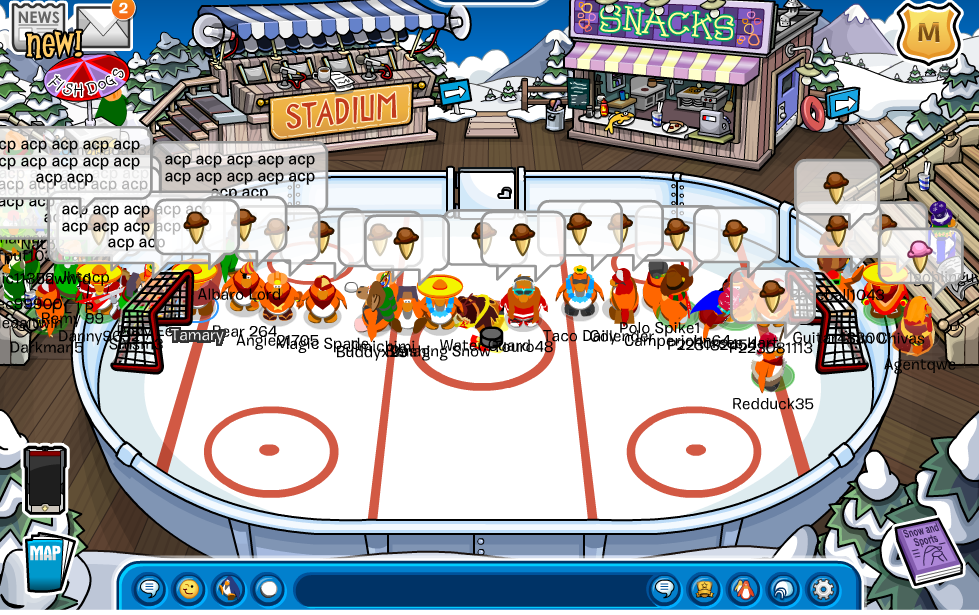This screenshot has width=979, height=615.
Task: Open the emotes smiley face menu
Action: point(188,588)
